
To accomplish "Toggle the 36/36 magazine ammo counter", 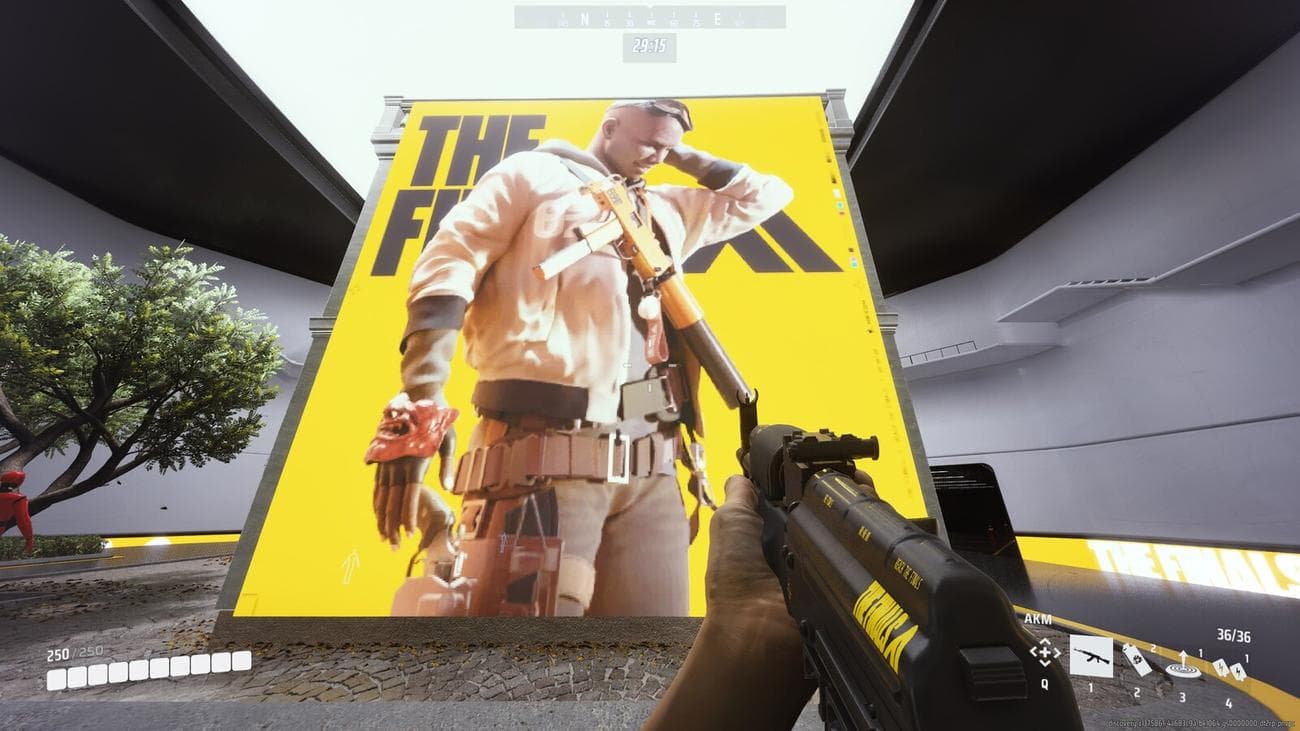I will 1234,634.
